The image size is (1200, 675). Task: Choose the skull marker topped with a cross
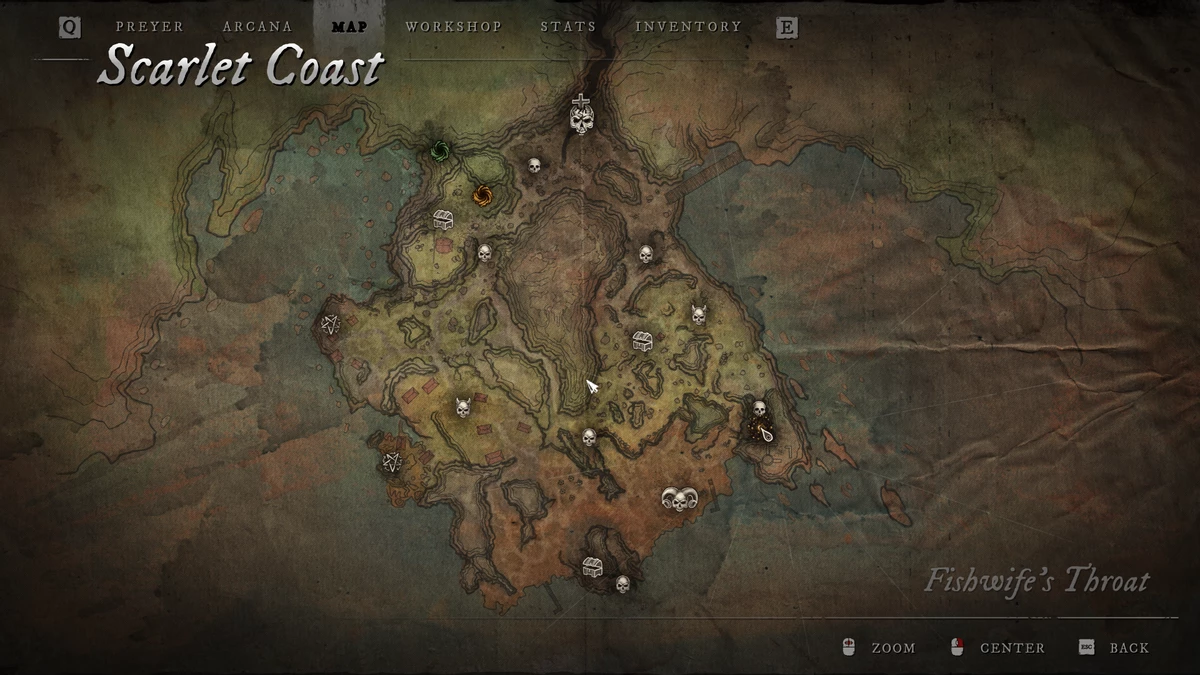581,116
